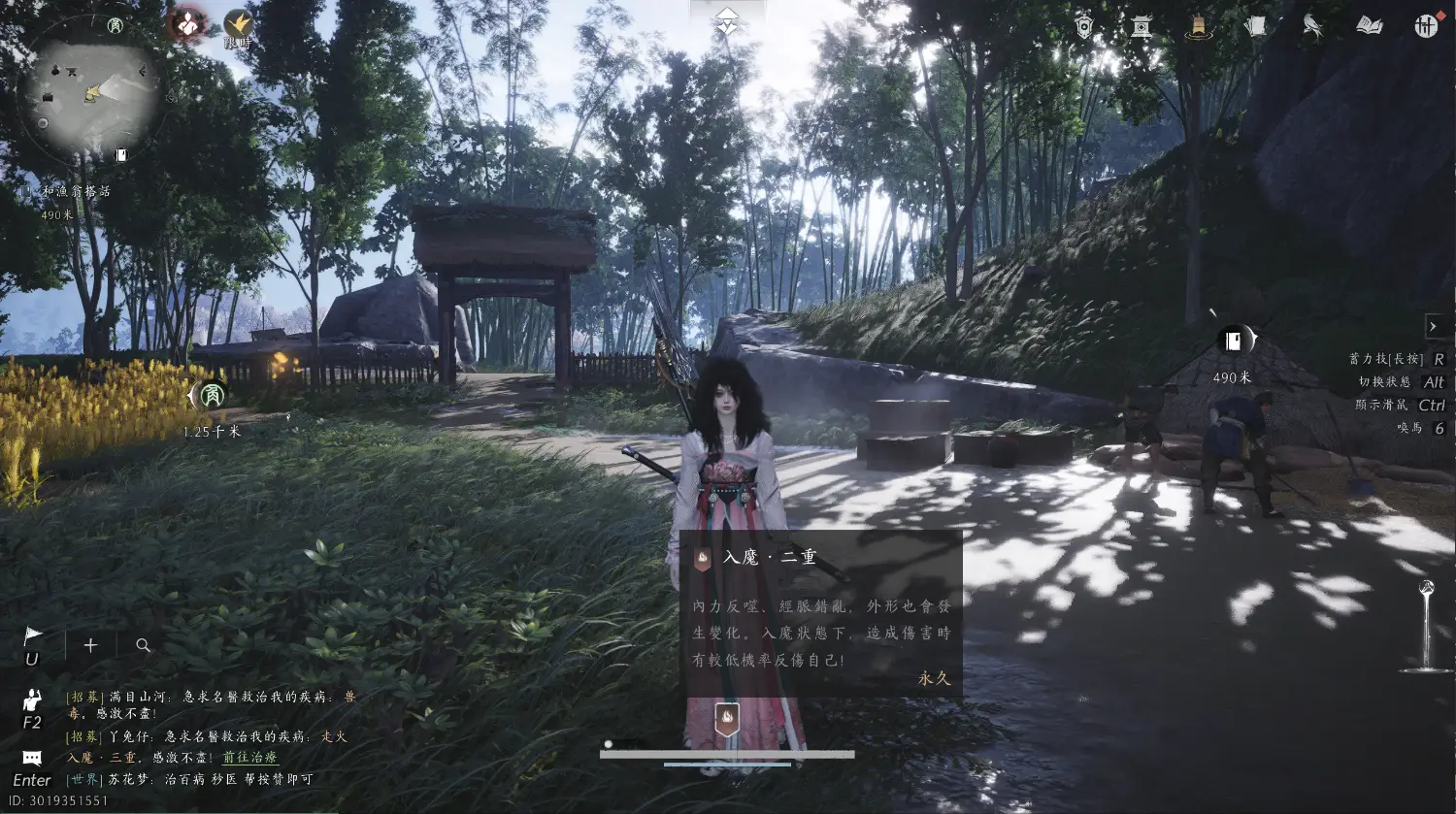The image size is (1456, 814).
Task: Open the open-book journal icon
Action: 1370,26
